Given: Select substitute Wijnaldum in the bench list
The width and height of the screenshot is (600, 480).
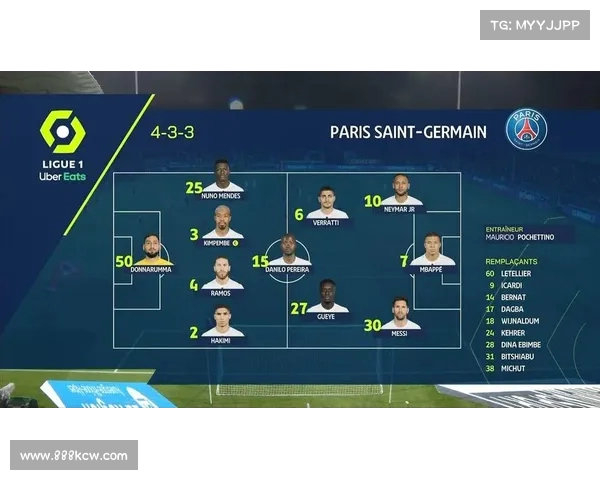Looking at the screenshot, I should click(519, 321).
